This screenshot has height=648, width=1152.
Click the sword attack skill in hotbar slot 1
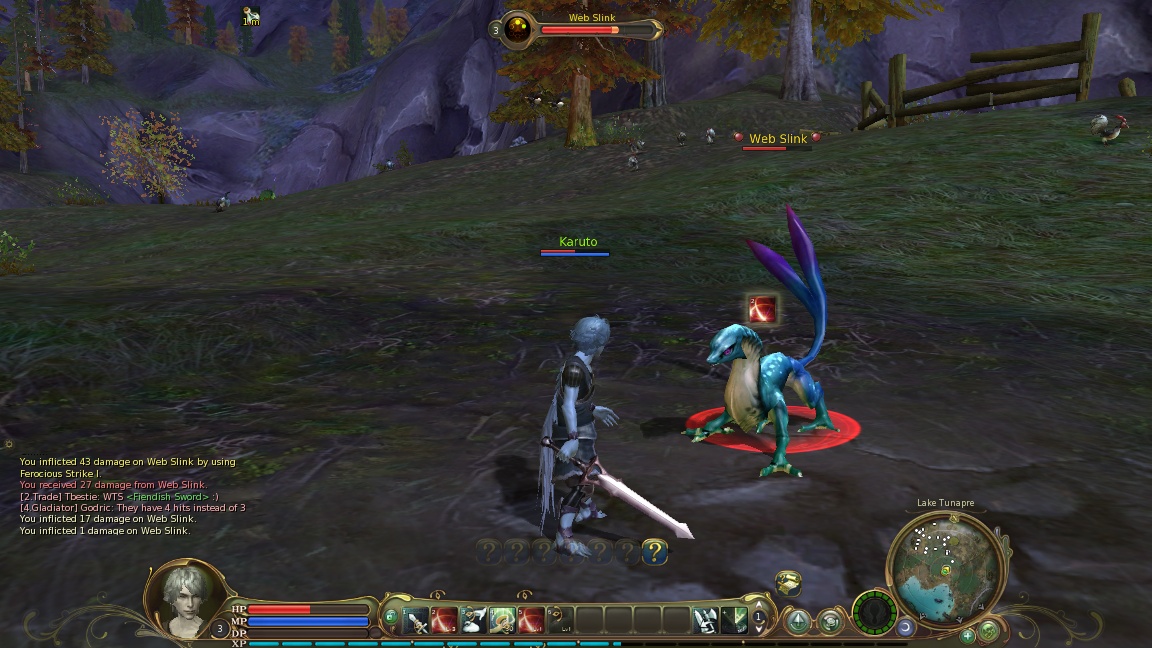[416, 620]
